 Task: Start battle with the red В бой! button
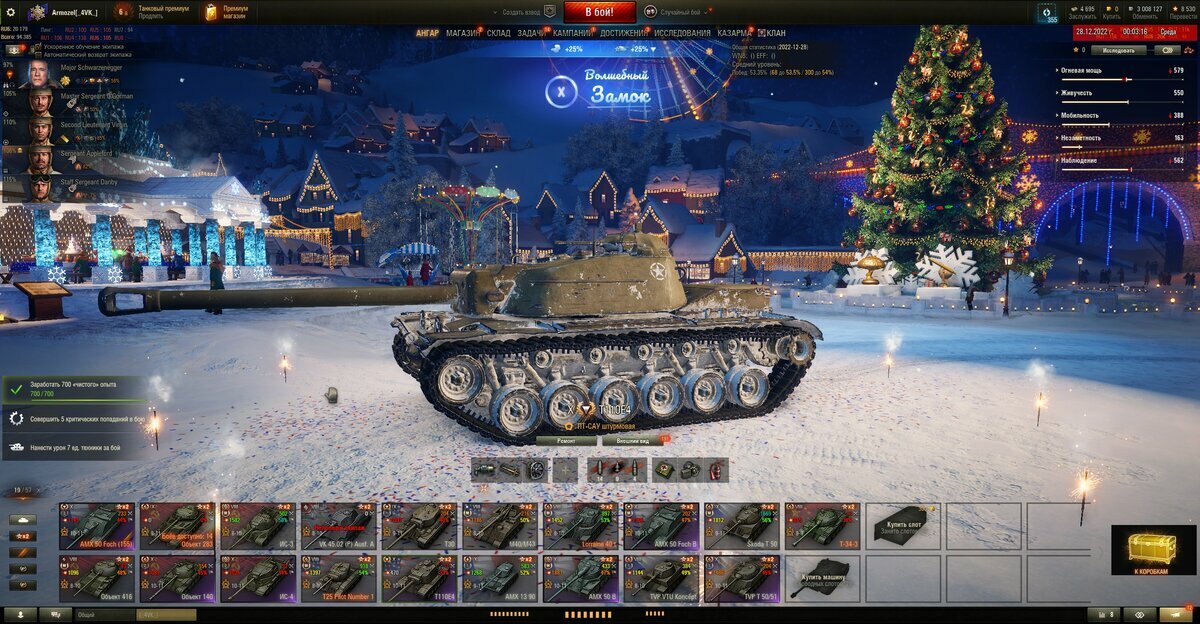(x=599, y=12)
